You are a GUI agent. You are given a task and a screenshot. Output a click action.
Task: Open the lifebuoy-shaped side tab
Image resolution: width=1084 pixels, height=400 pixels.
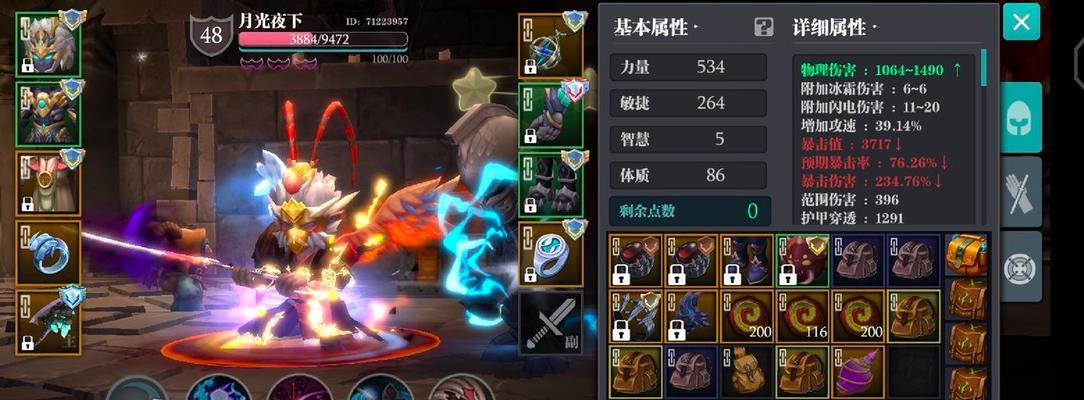(1021, 267)
